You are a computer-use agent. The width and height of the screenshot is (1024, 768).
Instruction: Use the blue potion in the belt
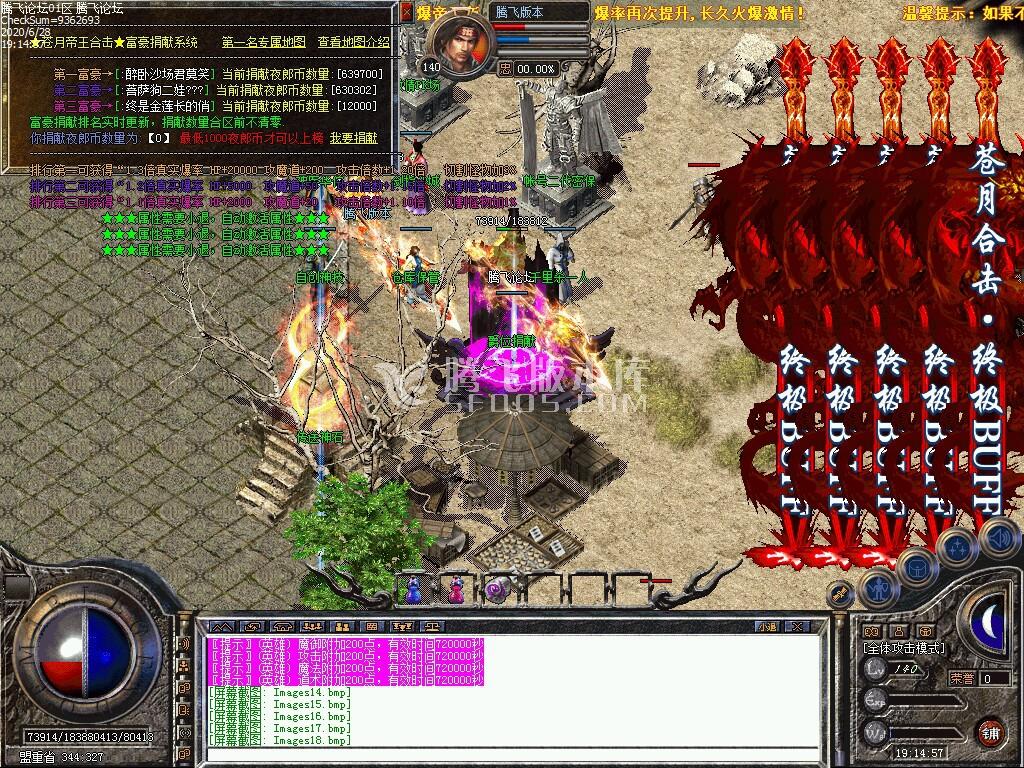412,589
